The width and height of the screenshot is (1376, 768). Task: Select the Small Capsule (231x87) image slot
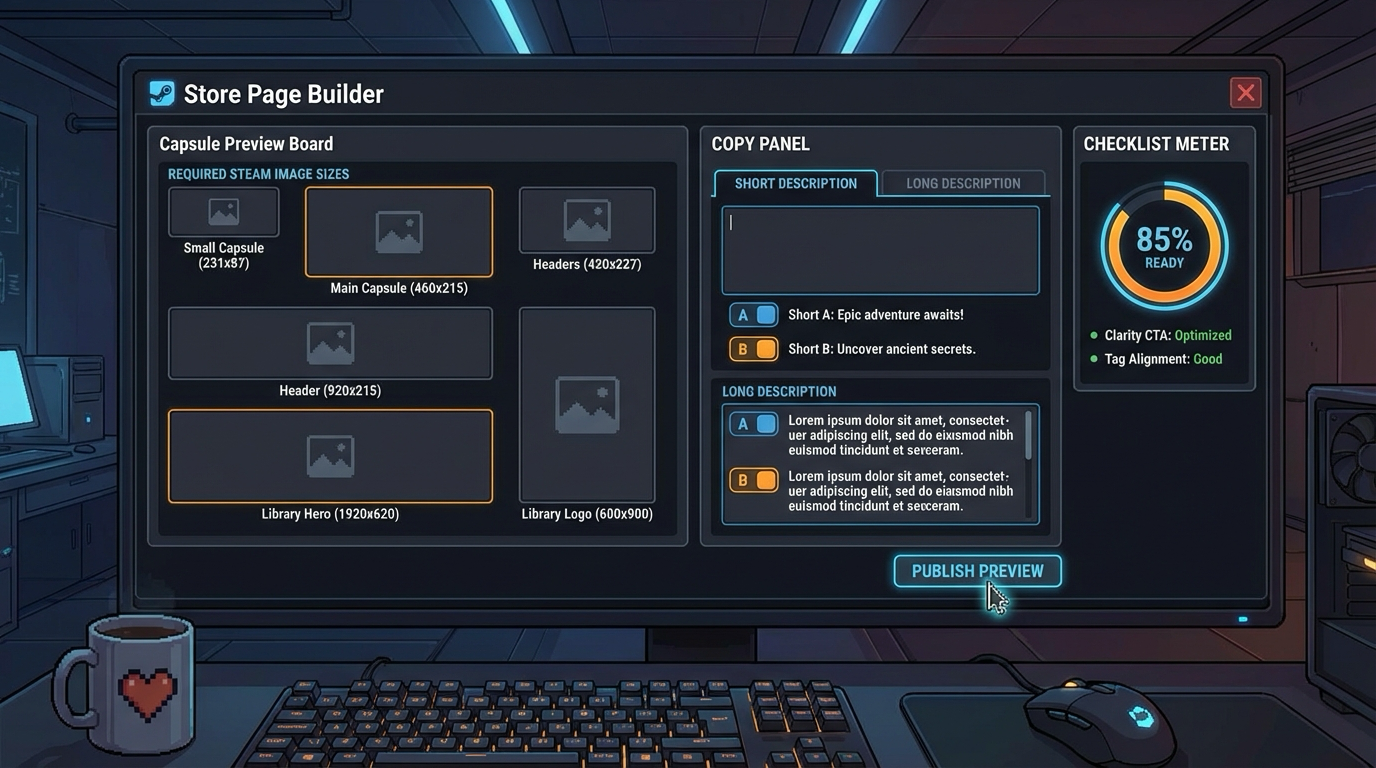click(222, 212)
